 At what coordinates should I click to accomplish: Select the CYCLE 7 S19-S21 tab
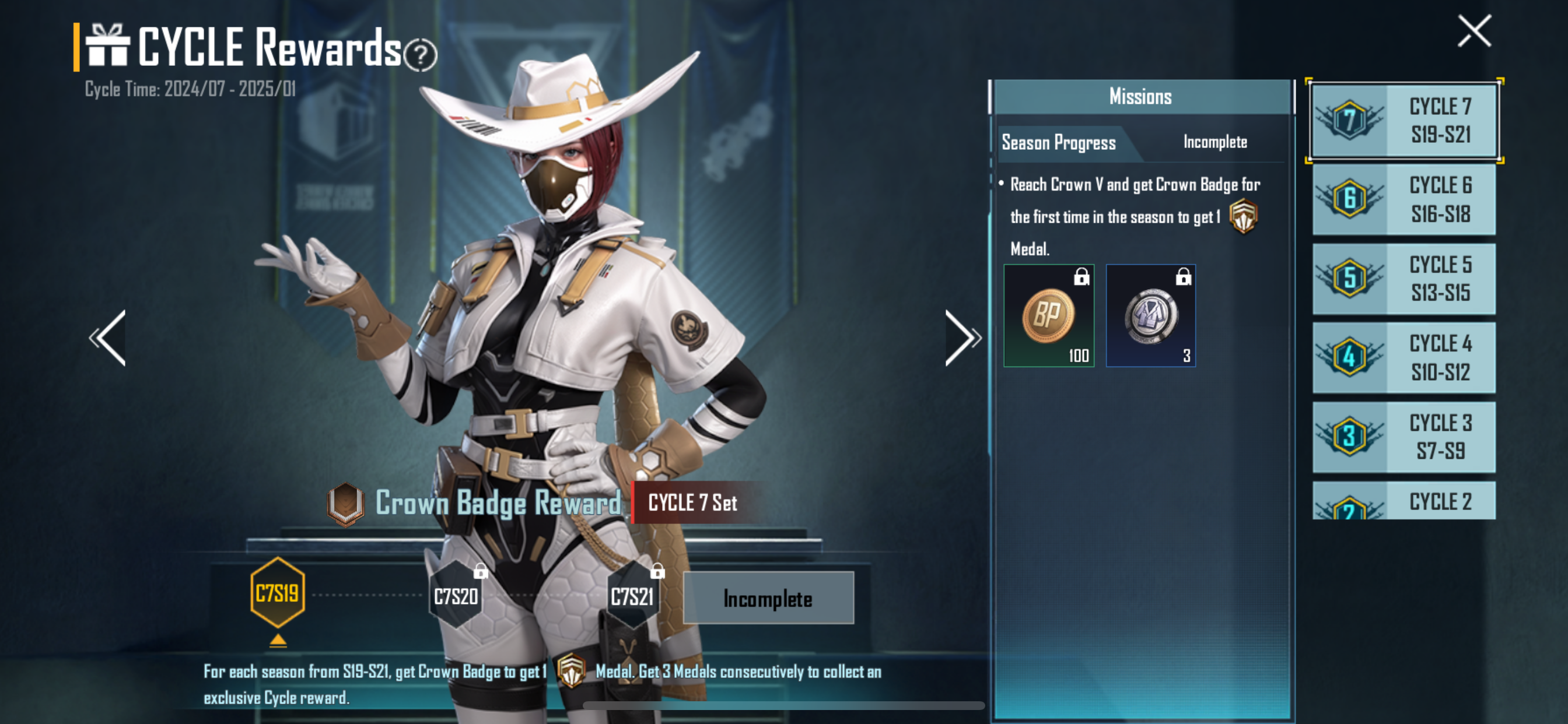(1403, 121)
